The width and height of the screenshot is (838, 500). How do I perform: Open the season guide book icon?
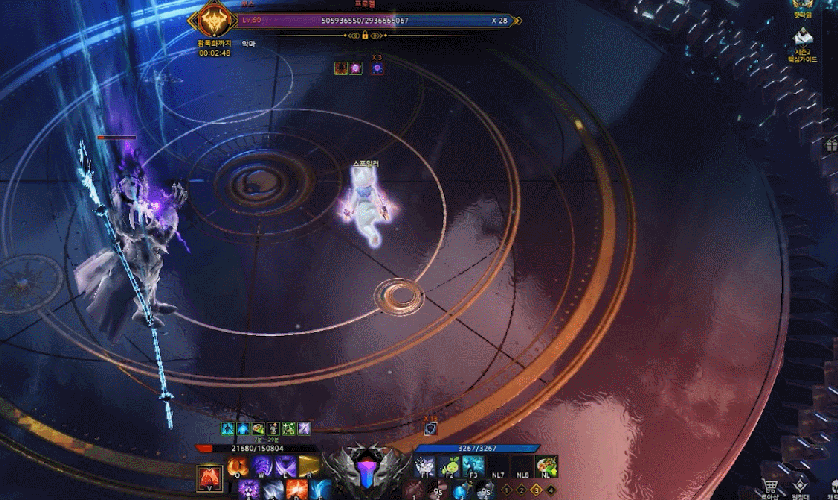803,37
